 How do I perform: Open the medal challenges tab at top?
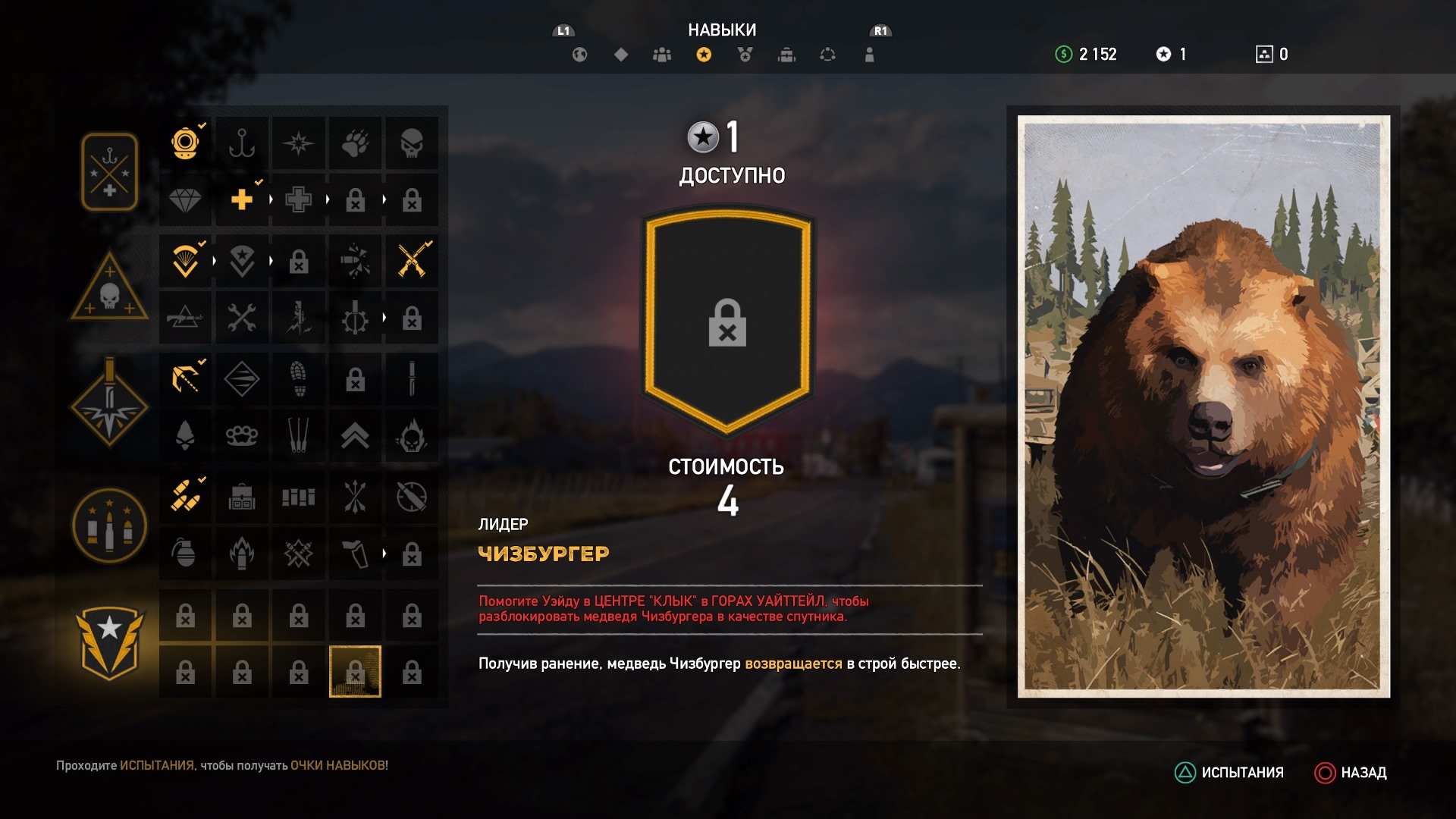(745, 55)
